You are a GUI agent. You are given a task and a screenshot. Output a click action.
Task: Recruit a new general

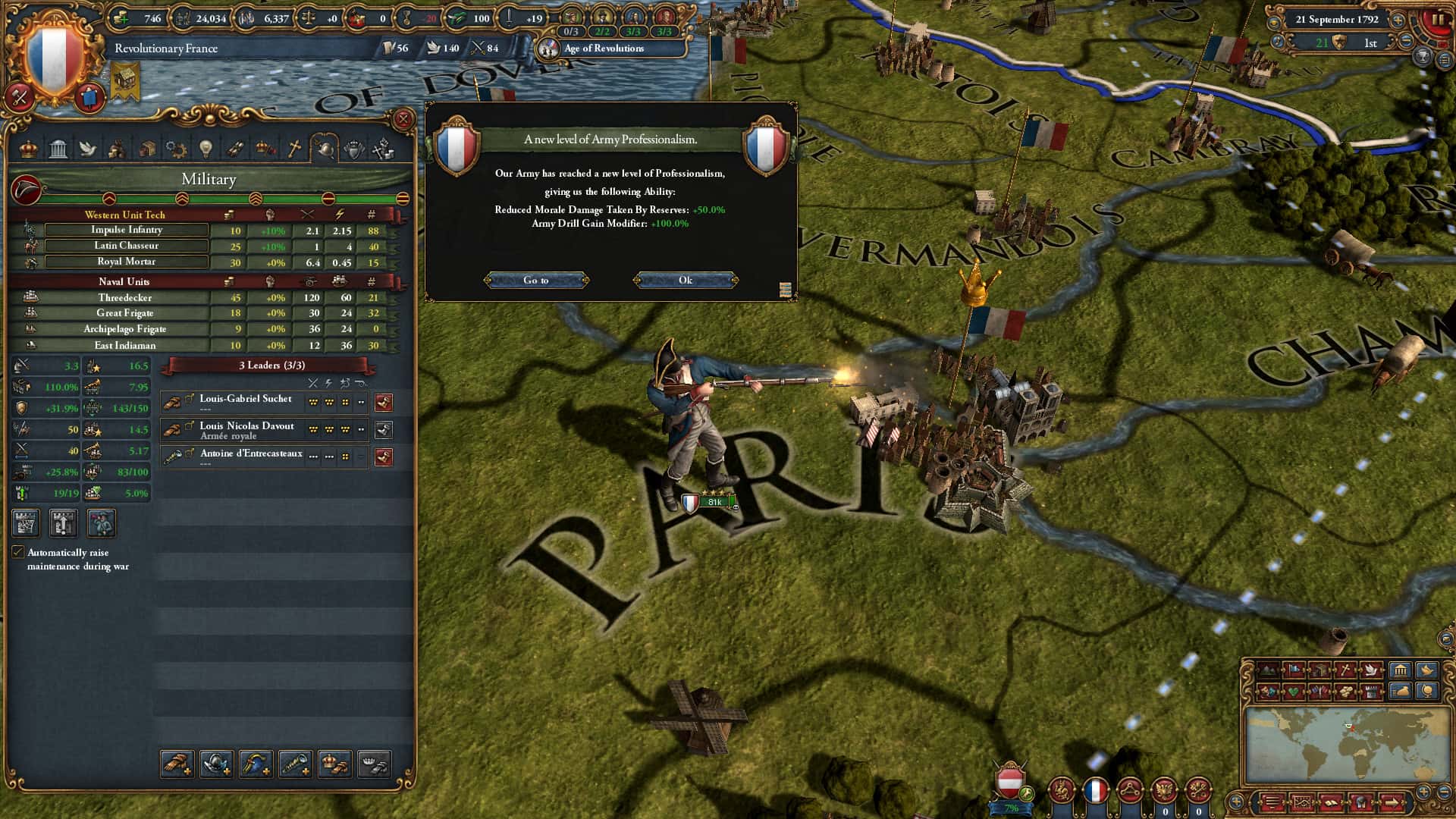click(176, 764)
